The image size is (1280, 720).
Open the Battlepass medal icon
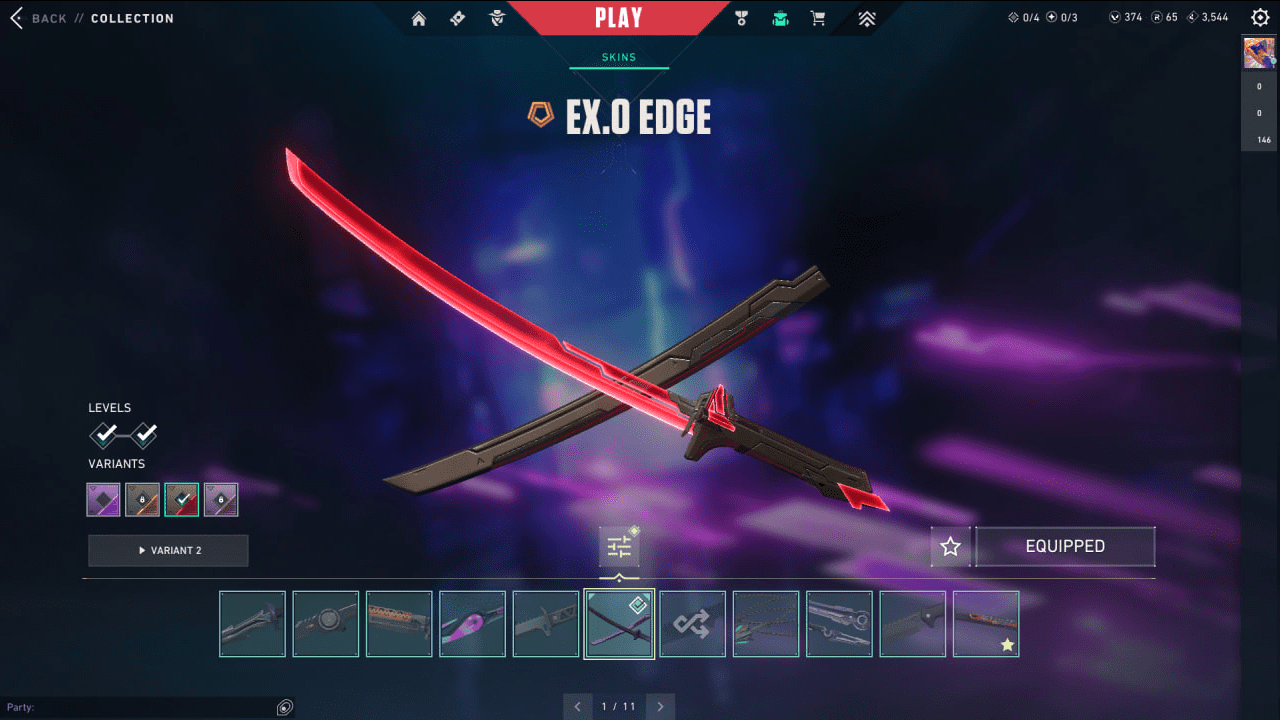pos(740,17)
